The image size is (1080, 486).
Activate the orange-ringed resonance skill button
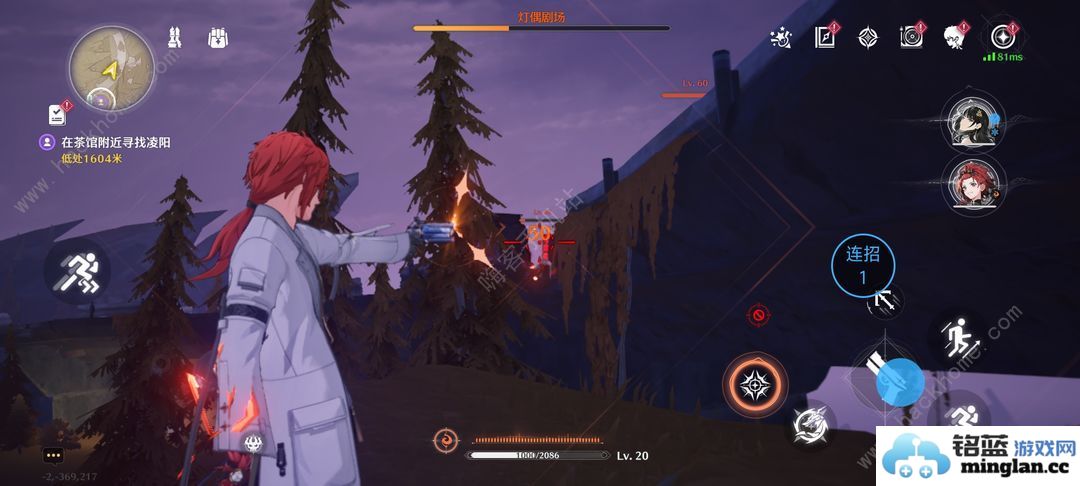(755, 384)
